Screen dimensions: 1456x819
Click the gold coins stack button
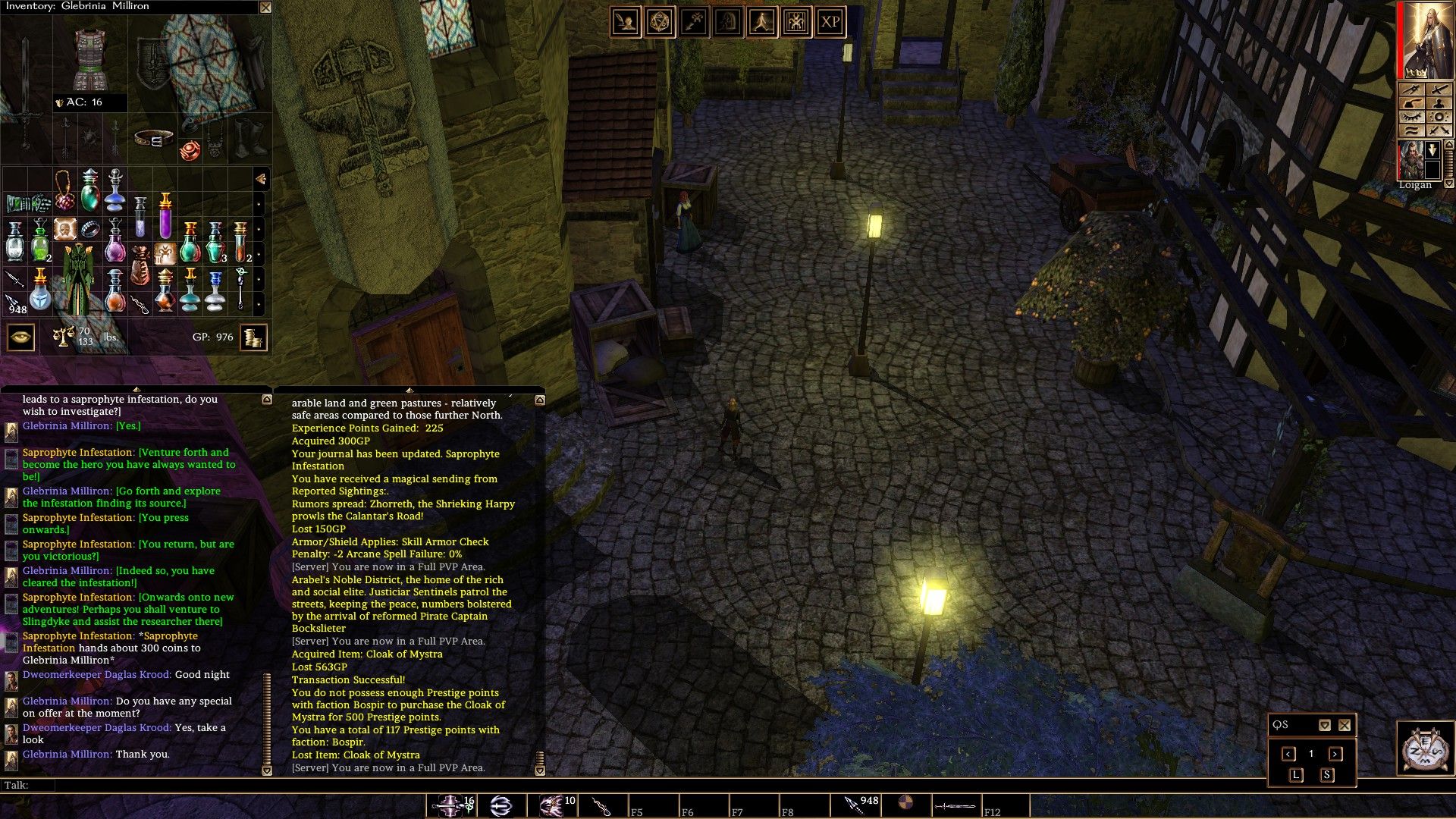(x=254, y=337)
